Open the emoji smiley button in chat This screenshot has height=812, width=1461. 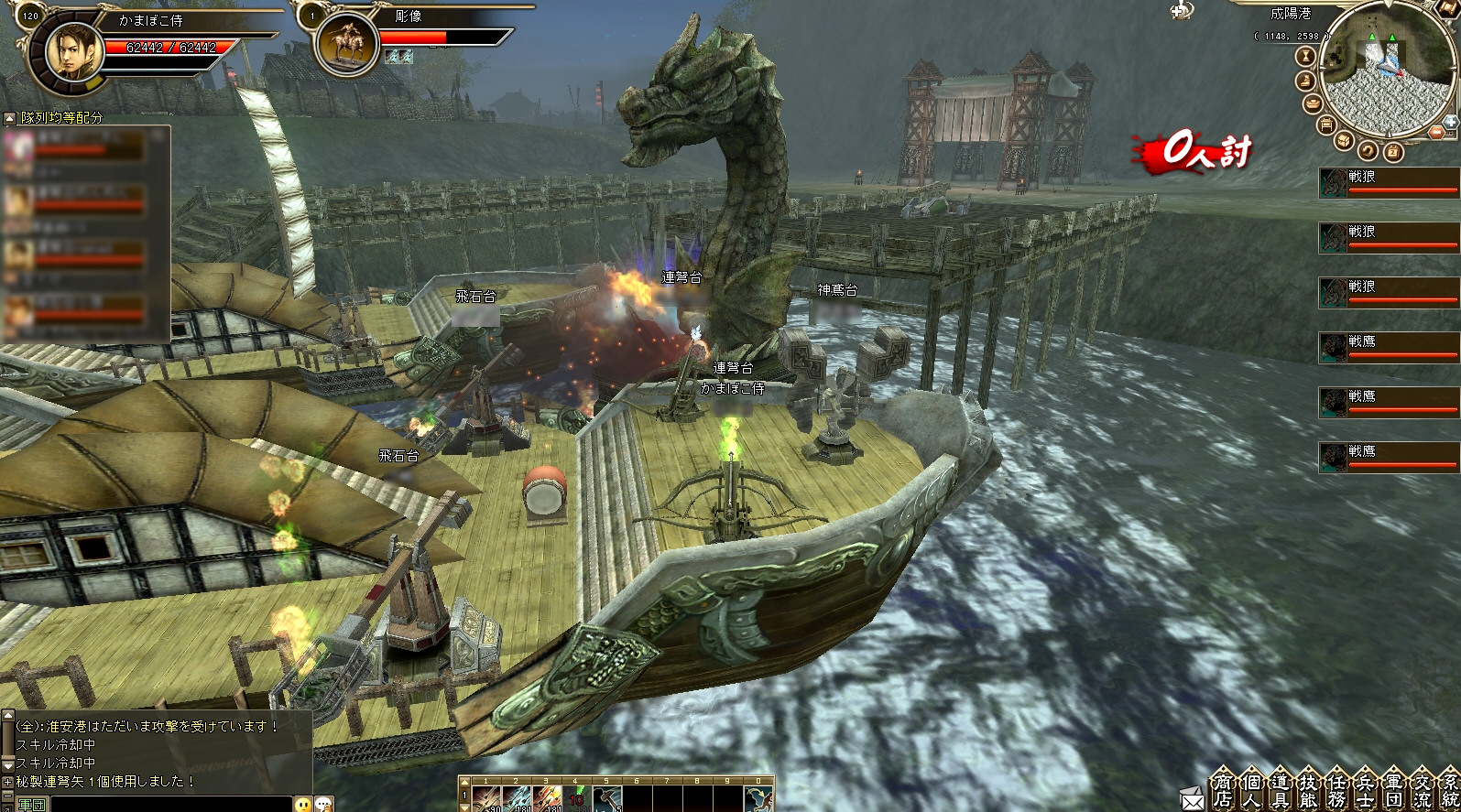tap(303, 804)
